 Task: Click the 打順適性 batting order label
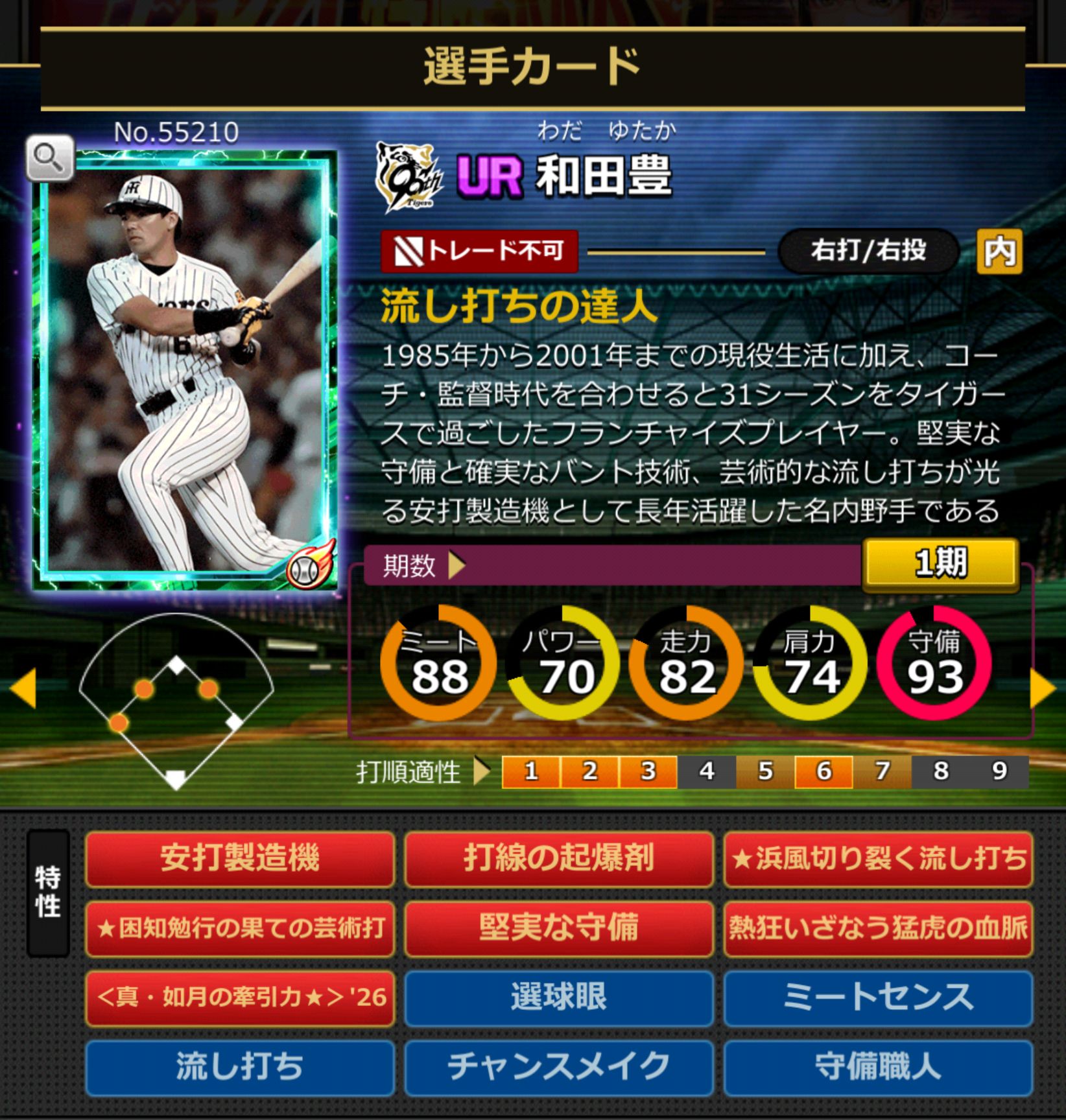[409, 771]
